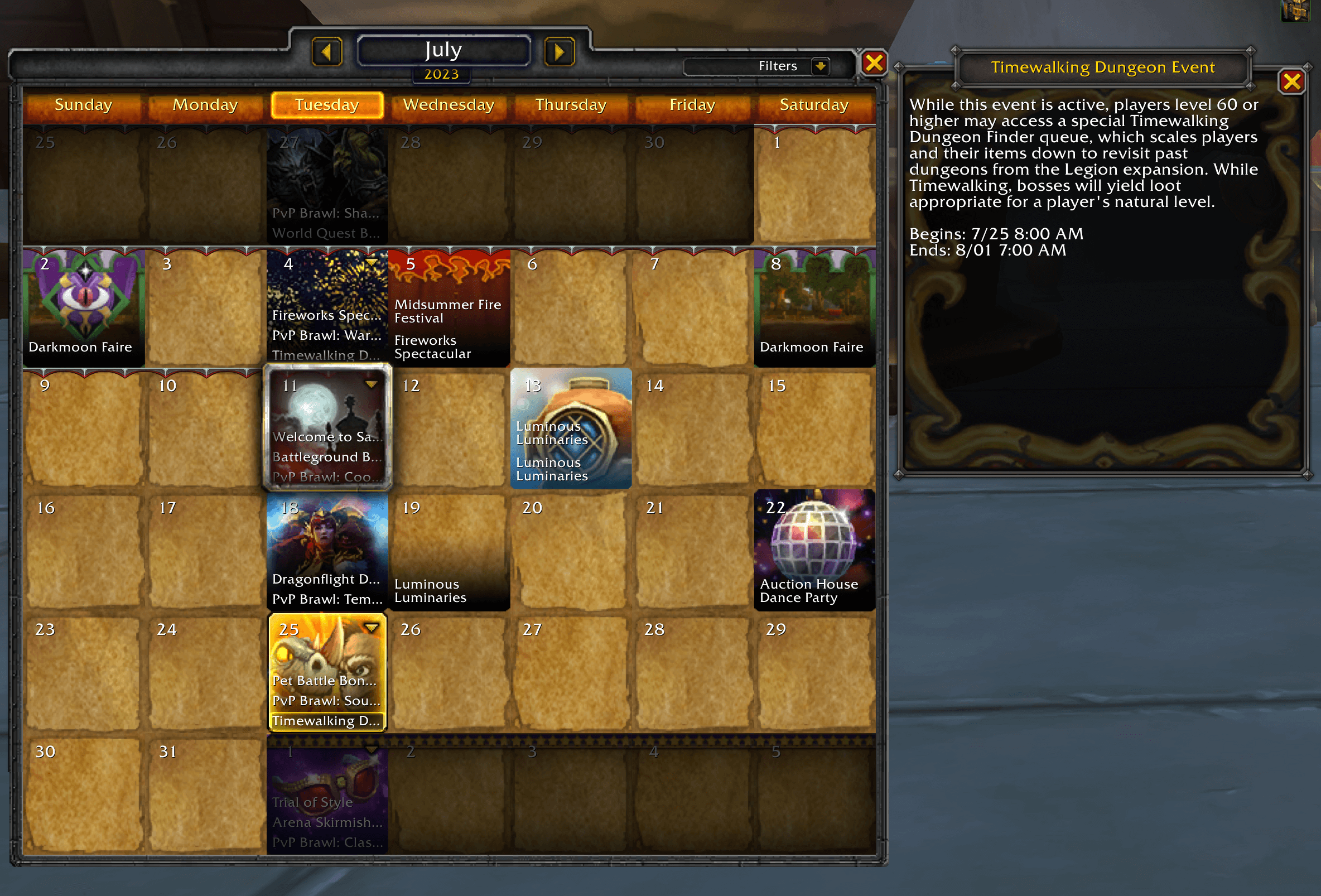Image resolution: width=1321 pixels, height=896 pixels.
Task: Click the July title bar
Action: [x=443, y=50]
